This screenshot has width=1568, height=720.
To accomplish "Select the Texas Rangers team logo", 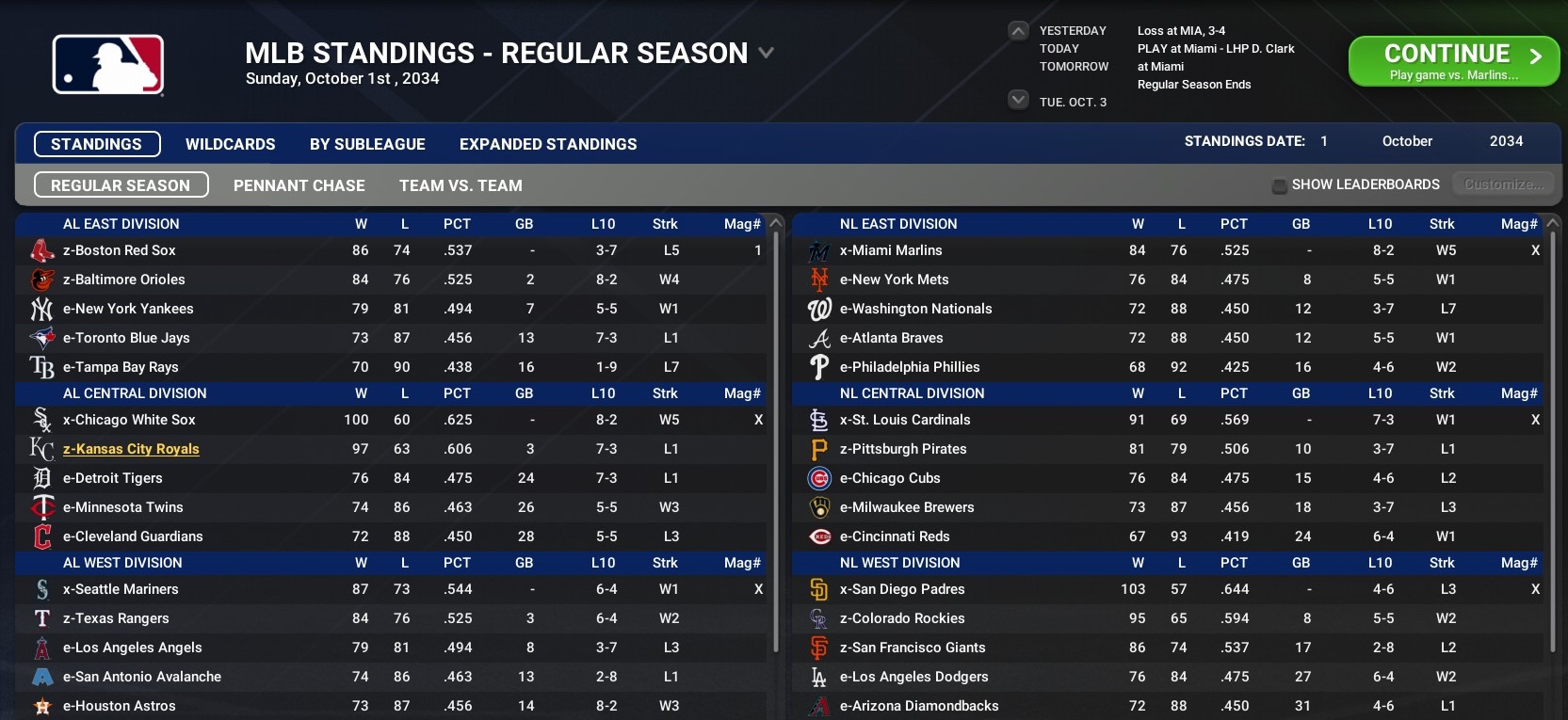I will tap(41, 618).
